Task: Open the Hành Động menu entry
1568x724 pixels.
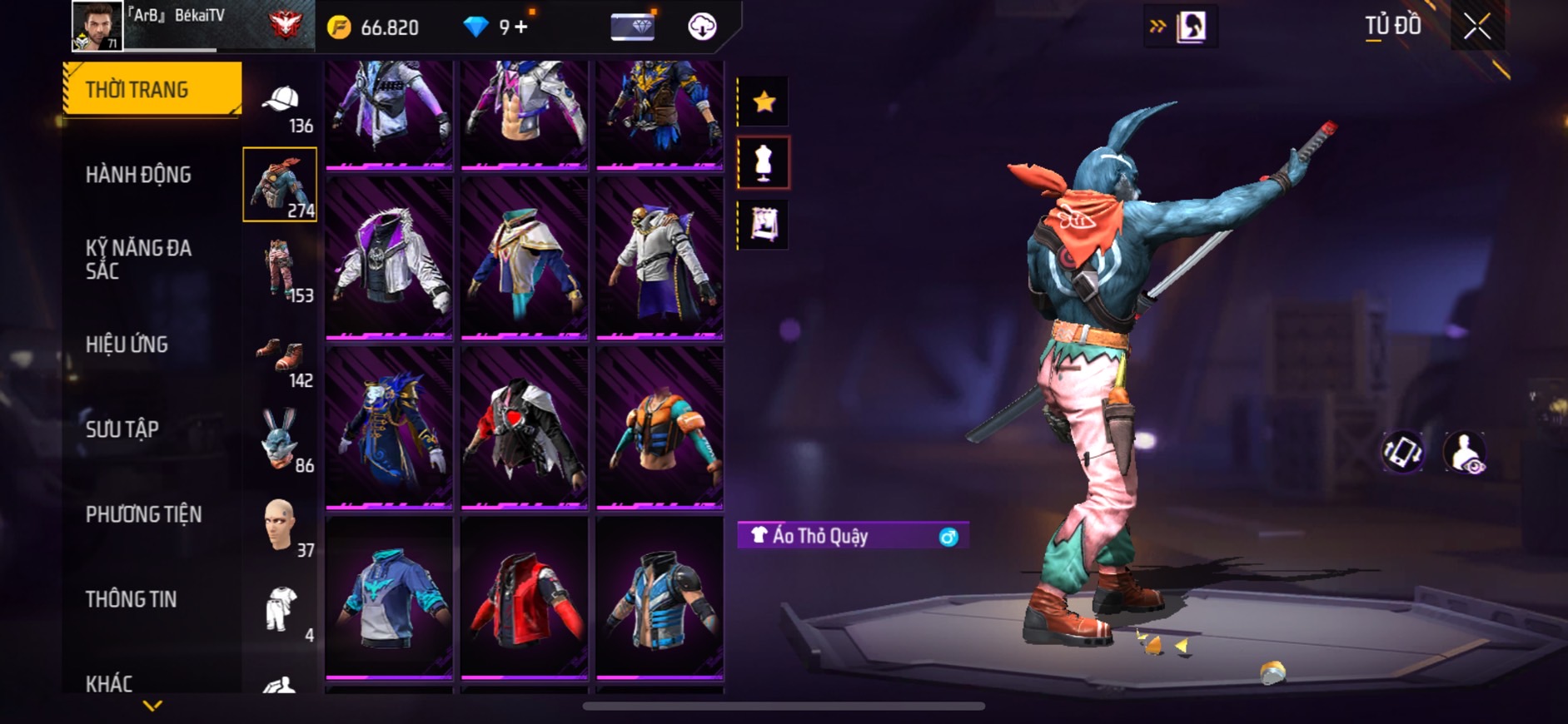Action: [138, 175]
